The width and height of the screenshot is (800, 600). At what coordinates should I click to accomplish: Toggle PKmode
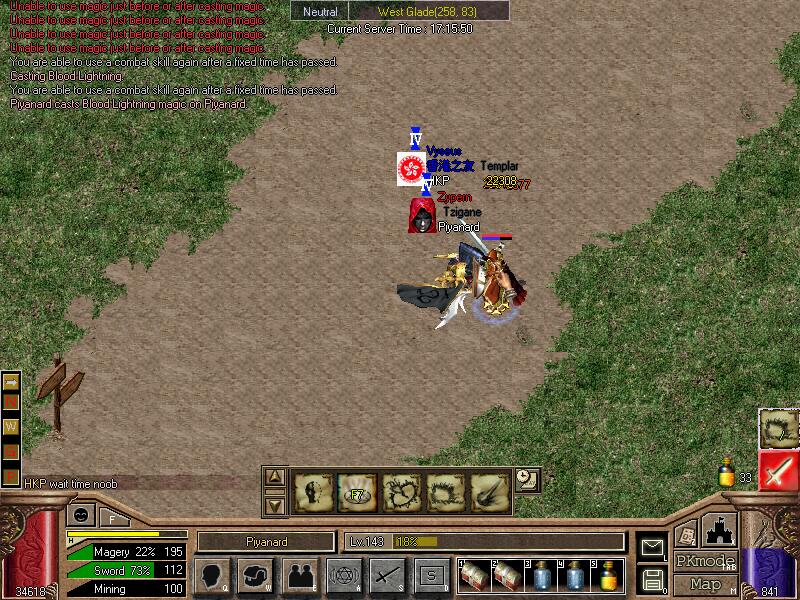click(x=706, y=561)
